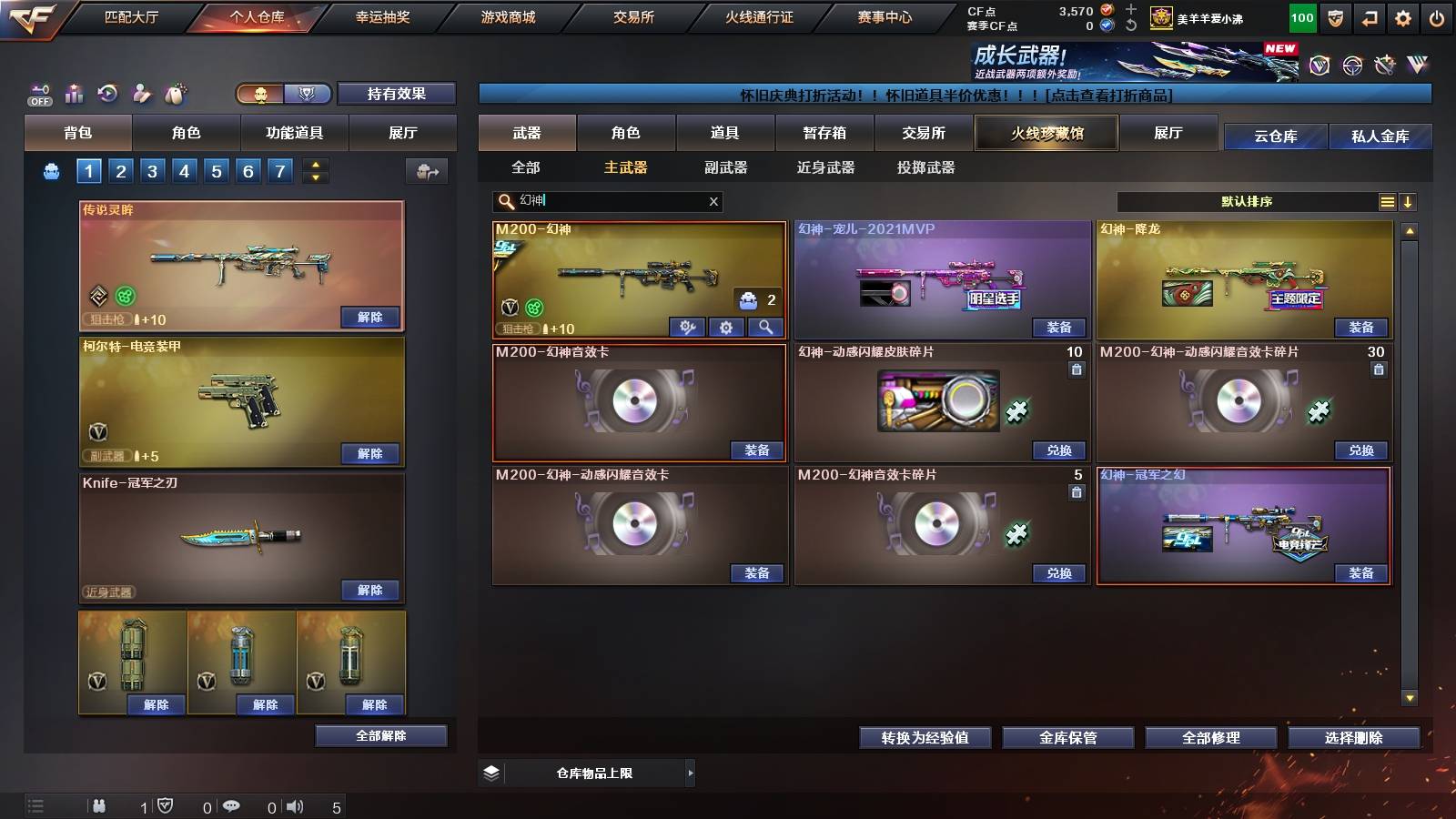
Task: Click the power/exit icon at top right
Action: point(1436,16)
